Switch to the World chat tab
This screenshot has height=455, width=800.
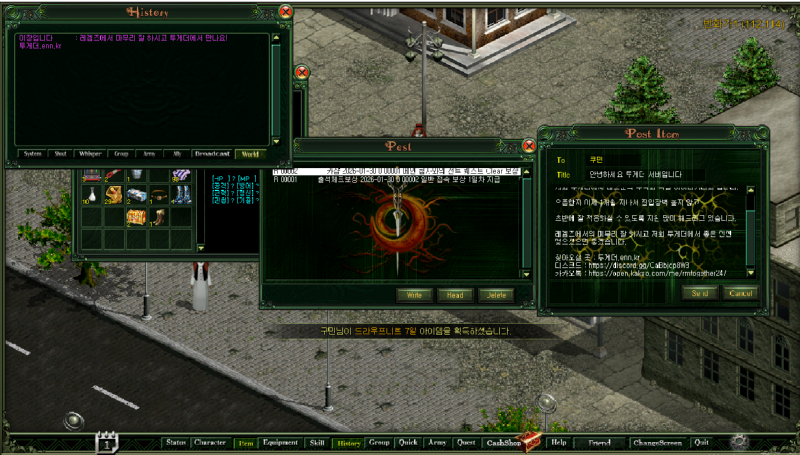249,154
